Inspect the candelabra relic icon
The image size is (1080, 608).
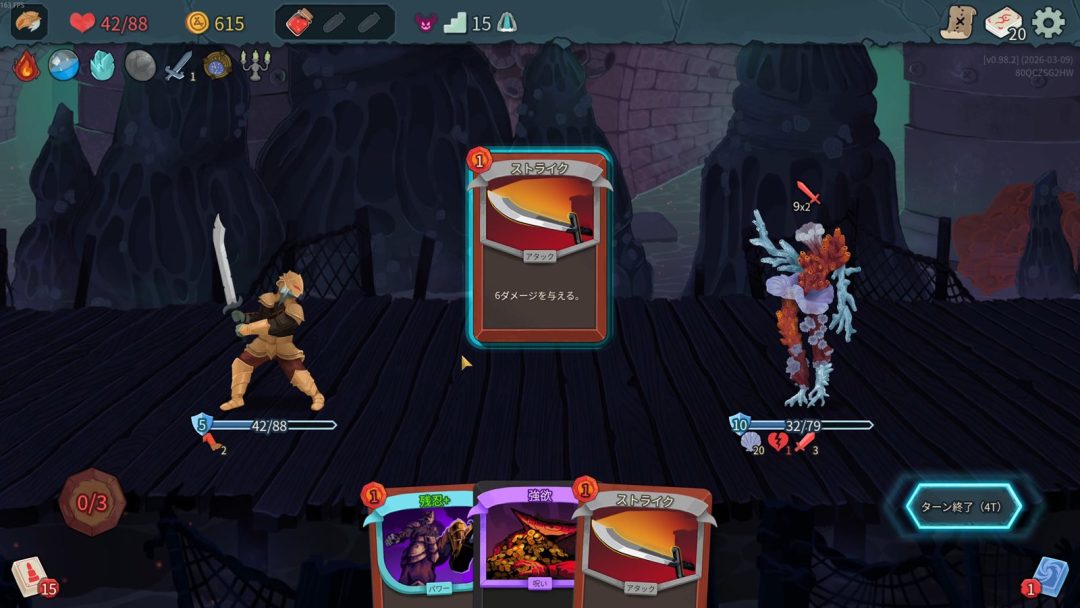[x=256, y=66]
